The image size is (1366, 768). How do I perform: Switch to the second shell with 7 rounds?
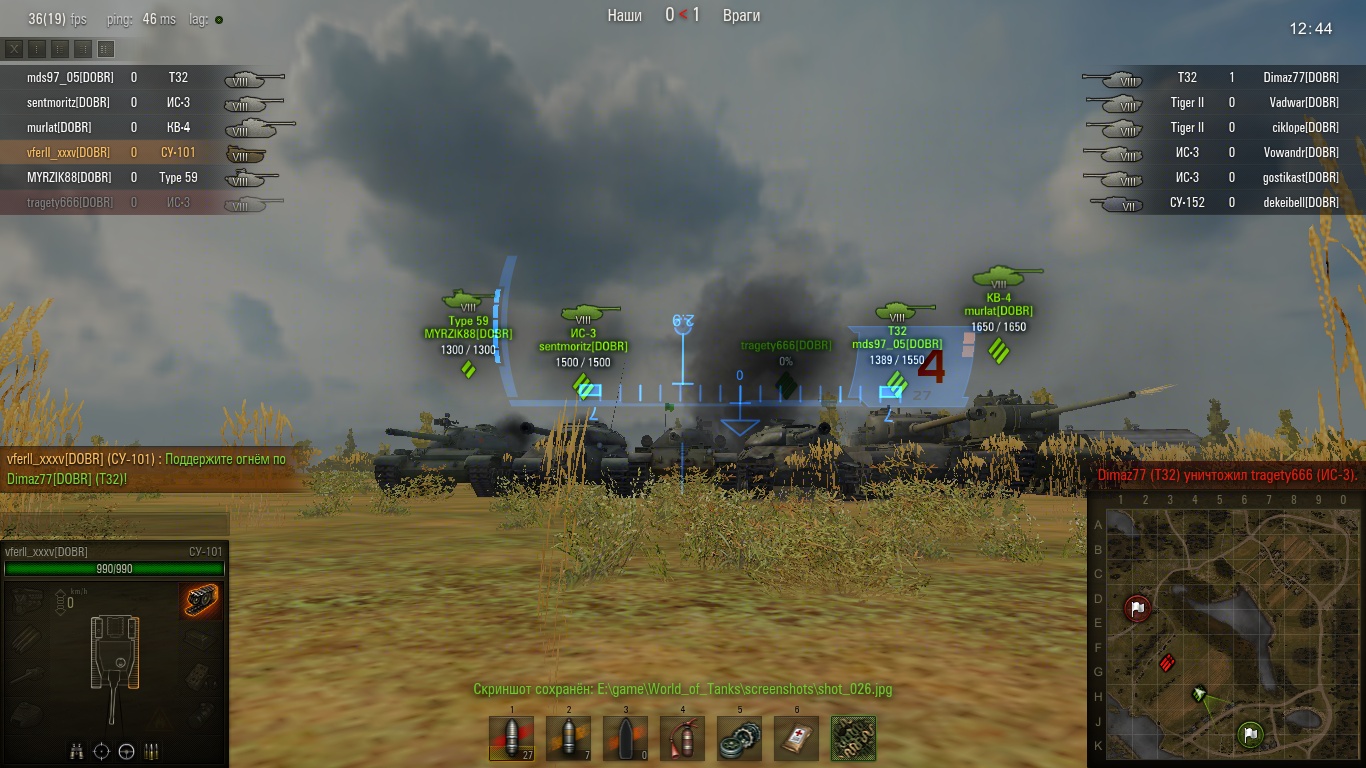[x=568, y=738]
